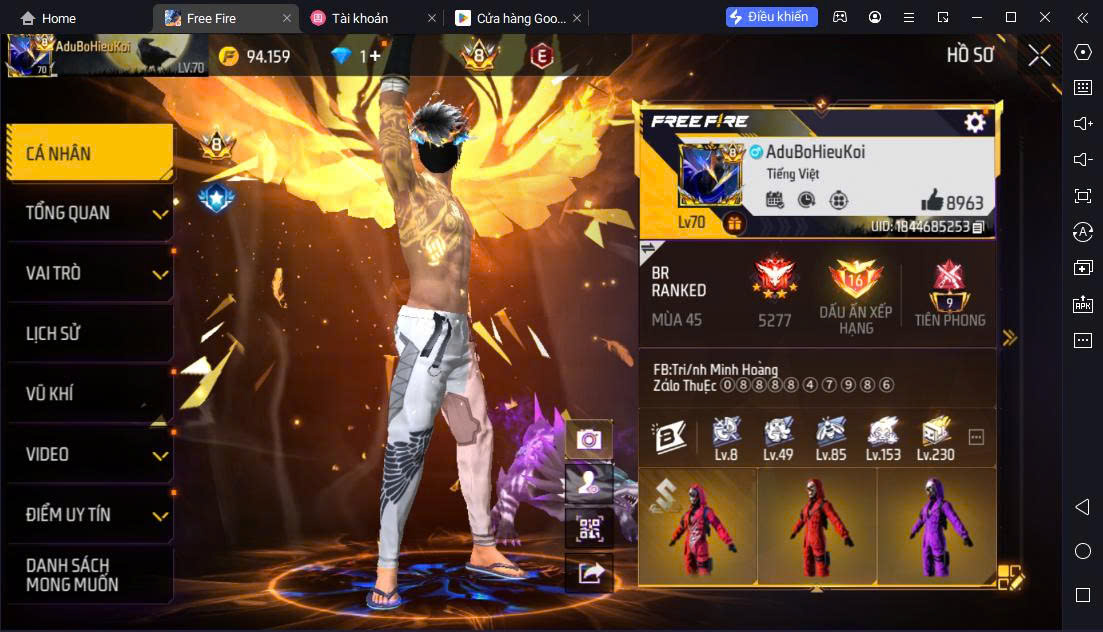Click the thumbs-up like button

(x=932, y=201)
